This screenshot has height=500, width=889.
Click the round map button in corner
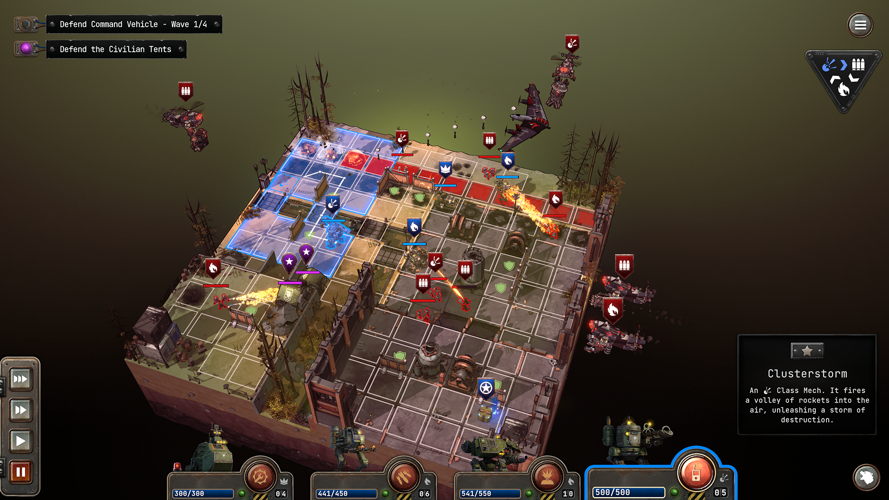[866, 477]
